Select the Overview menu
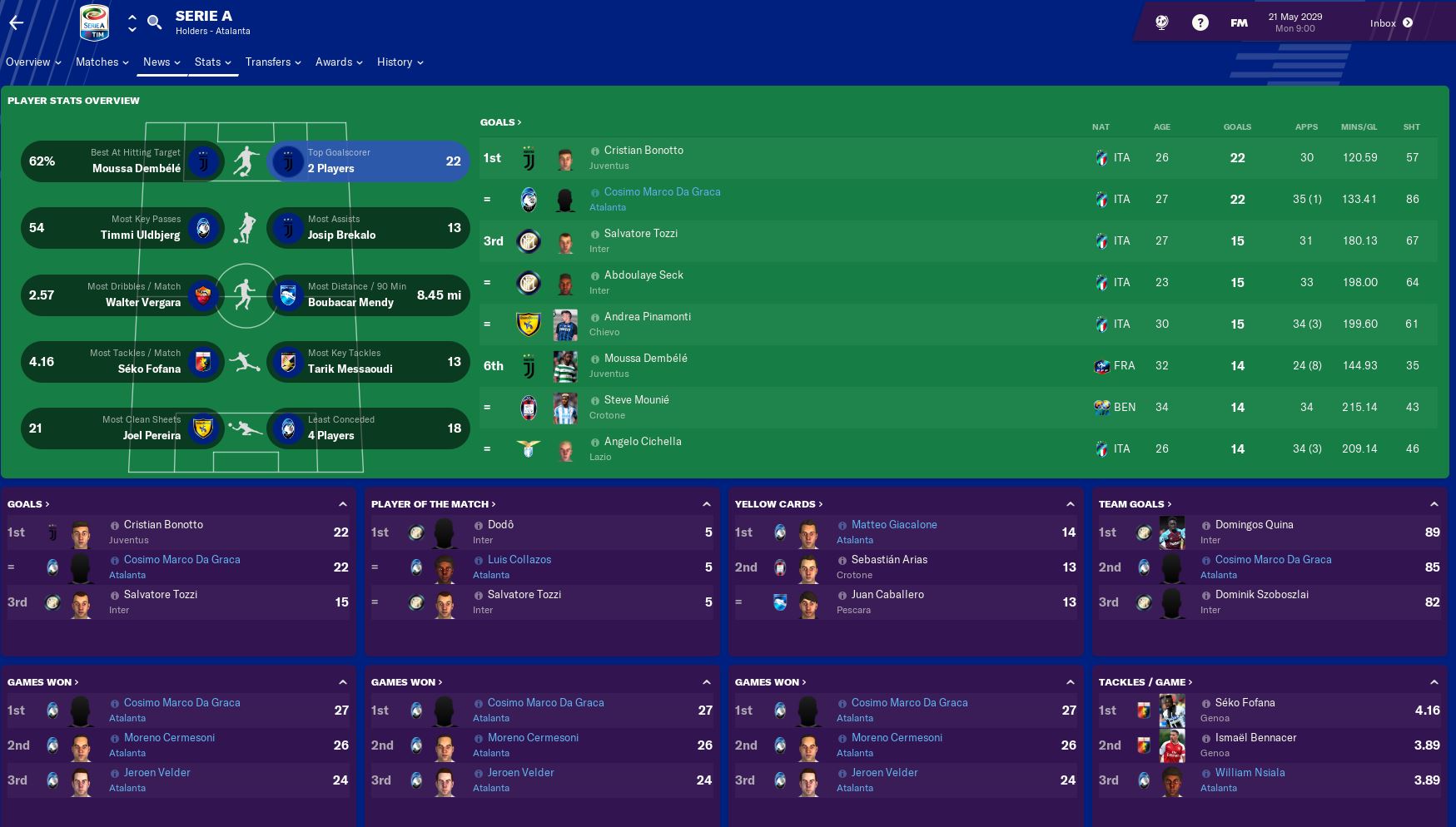Image resolution: width=1456 pixels, height=827 pixels. [x=27, y=62]
